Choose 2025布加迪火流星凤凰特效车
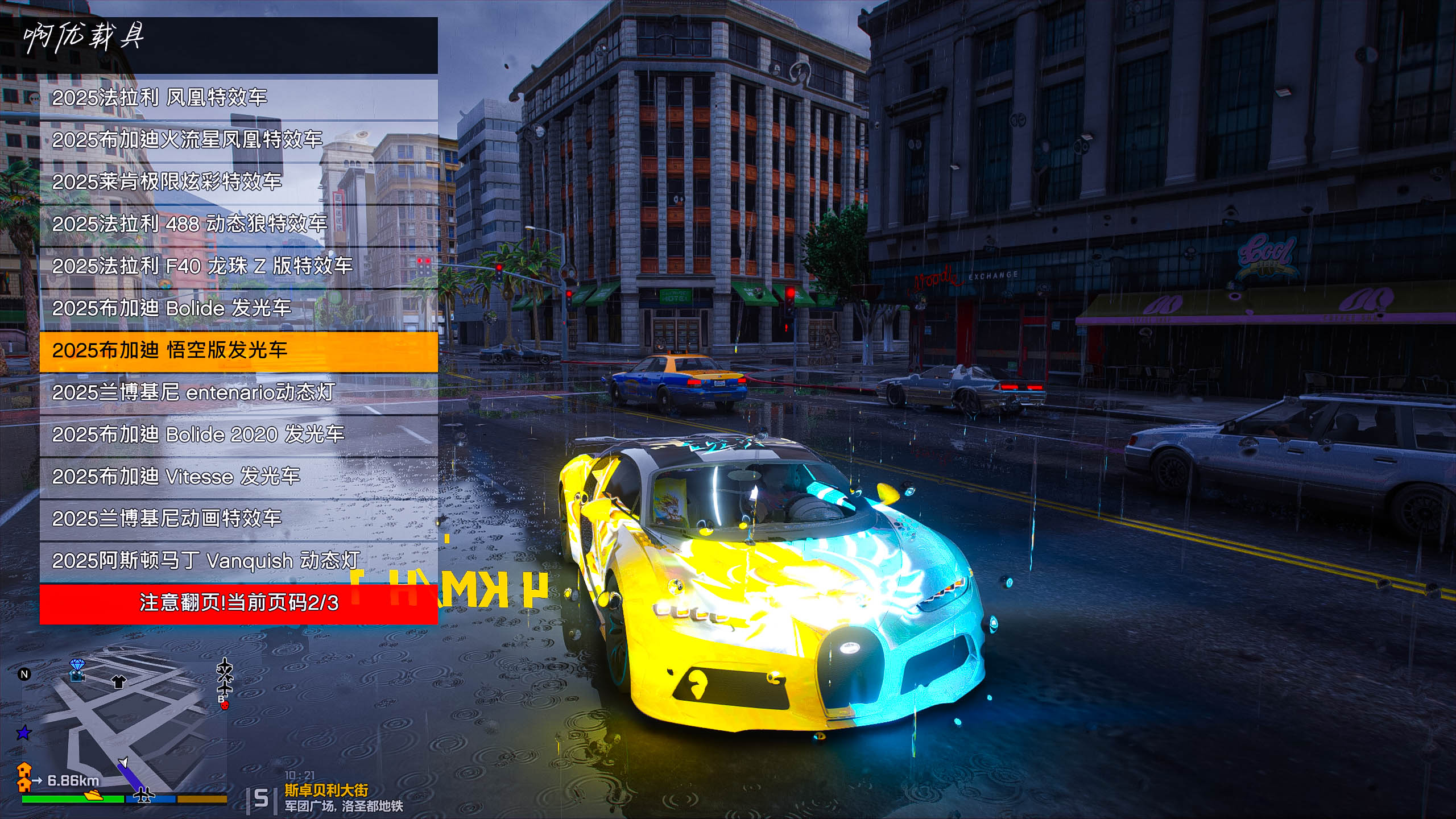Image resolution: width=1456 pixels, height=819 pixels. pos(238,140)
